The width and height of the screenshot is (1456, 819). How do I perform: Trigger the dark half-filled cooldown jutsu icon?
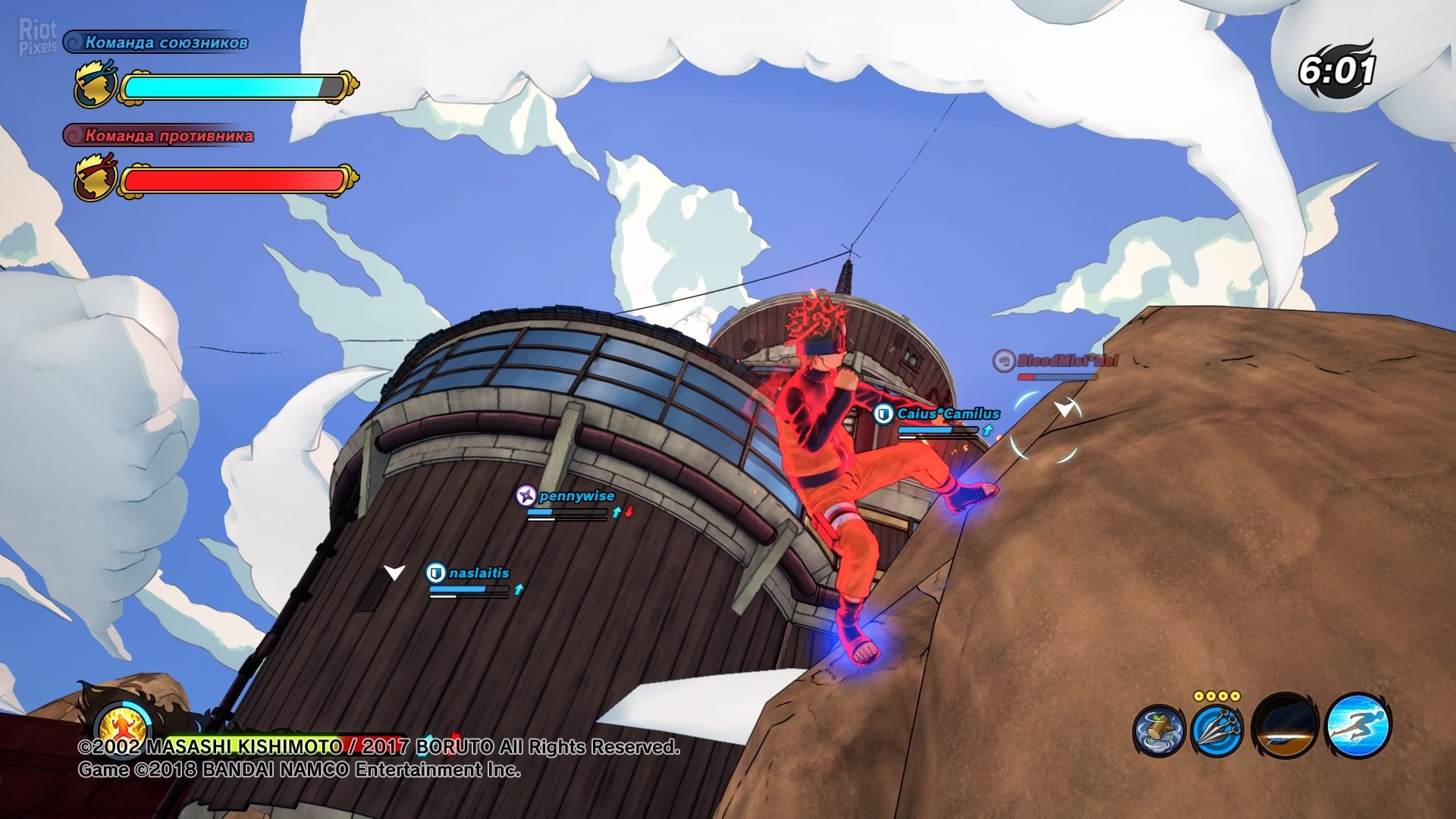1286,726
